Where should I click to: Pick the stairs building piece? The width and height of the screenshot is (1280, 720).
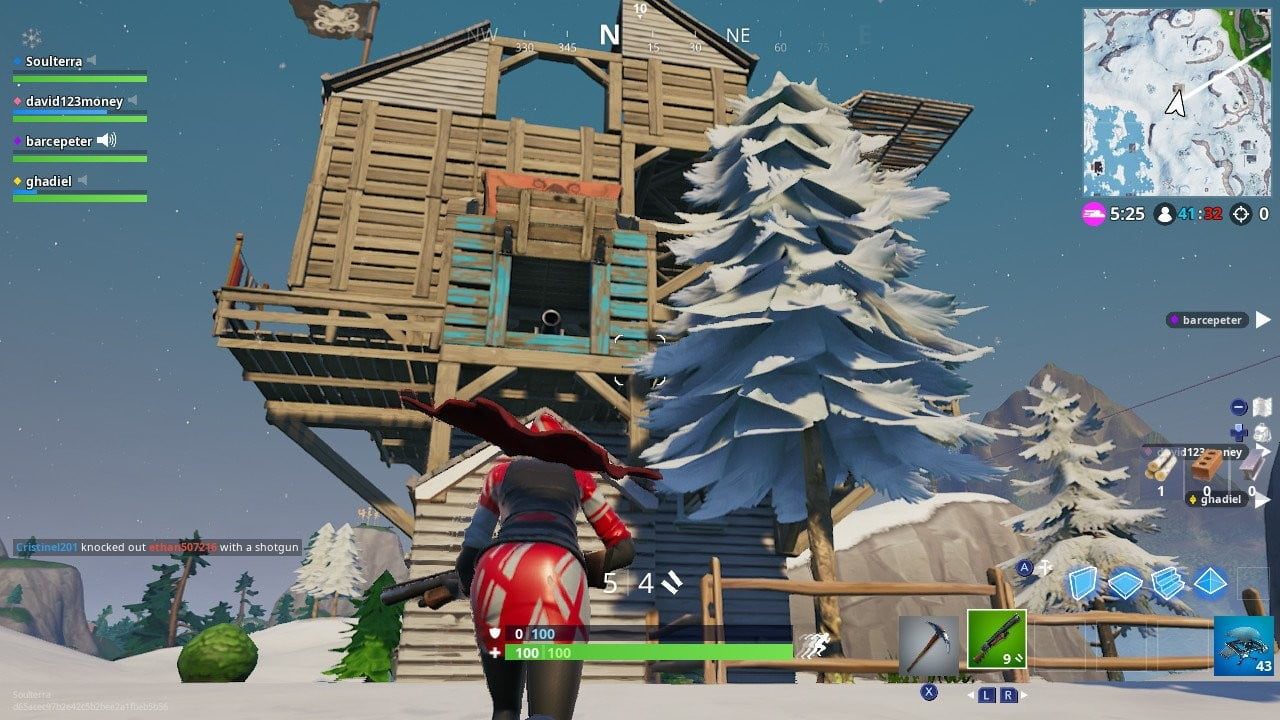1167,582
